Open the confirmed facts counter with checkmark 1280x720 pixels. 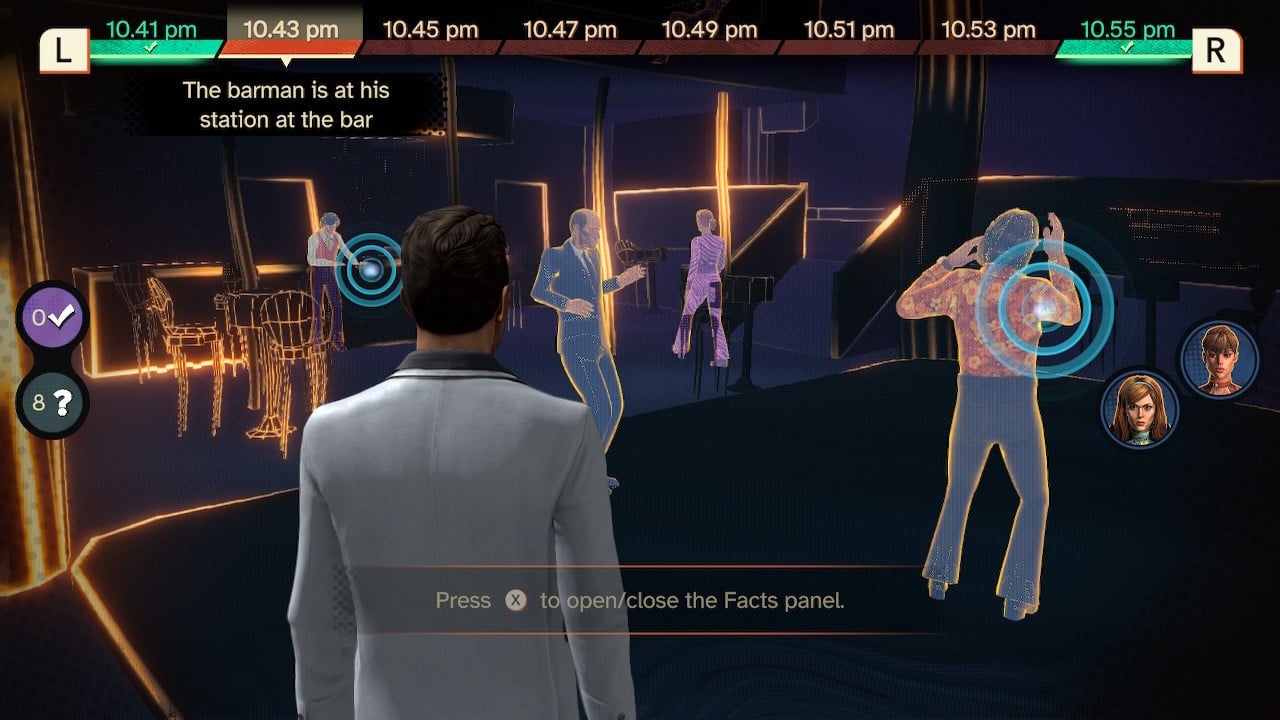52,318
